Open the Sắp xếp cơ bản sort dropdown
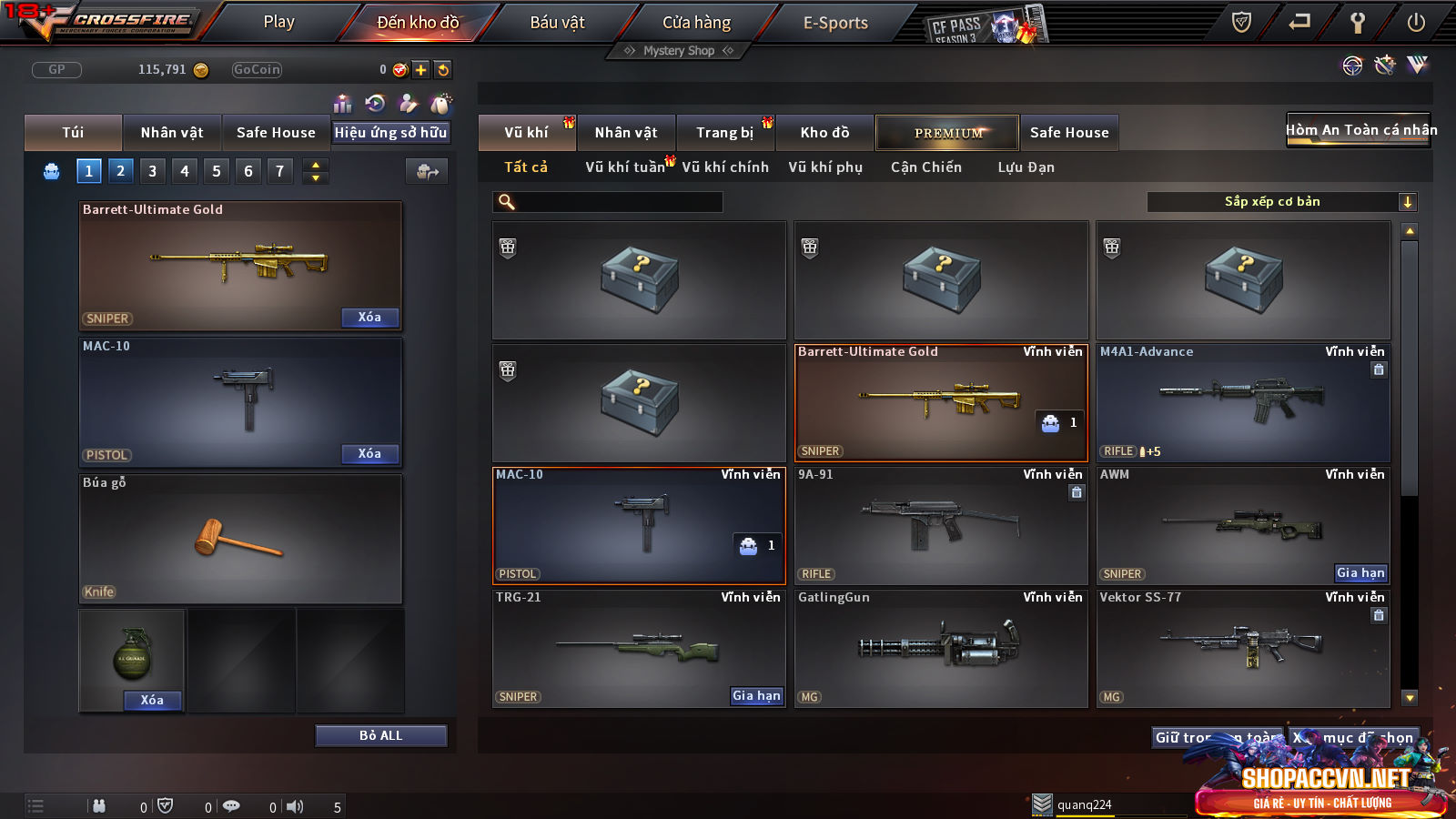 [x=1281, y=202]
